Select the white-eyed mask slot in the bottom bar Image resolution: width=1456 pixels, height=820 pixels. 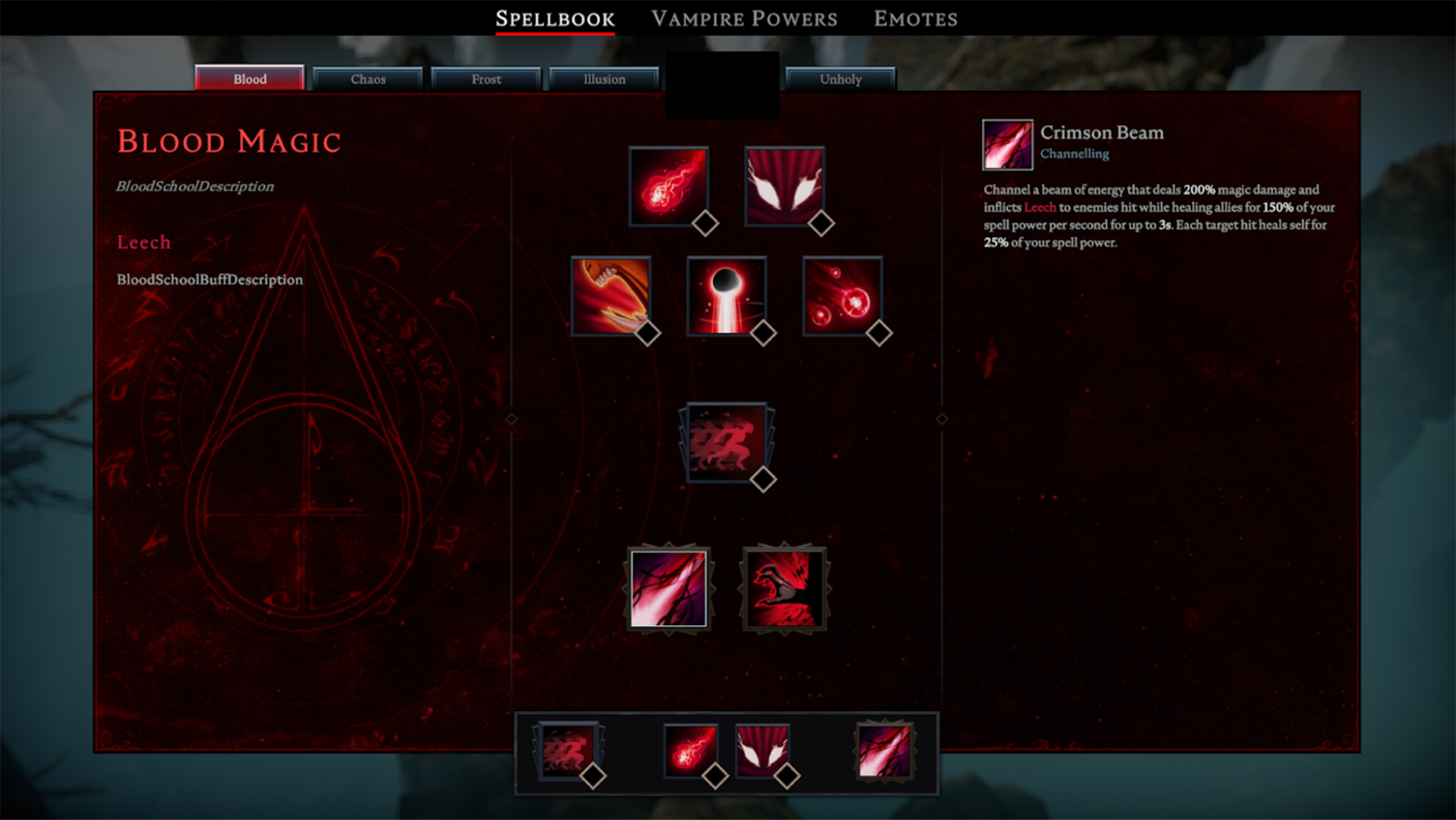762,752
